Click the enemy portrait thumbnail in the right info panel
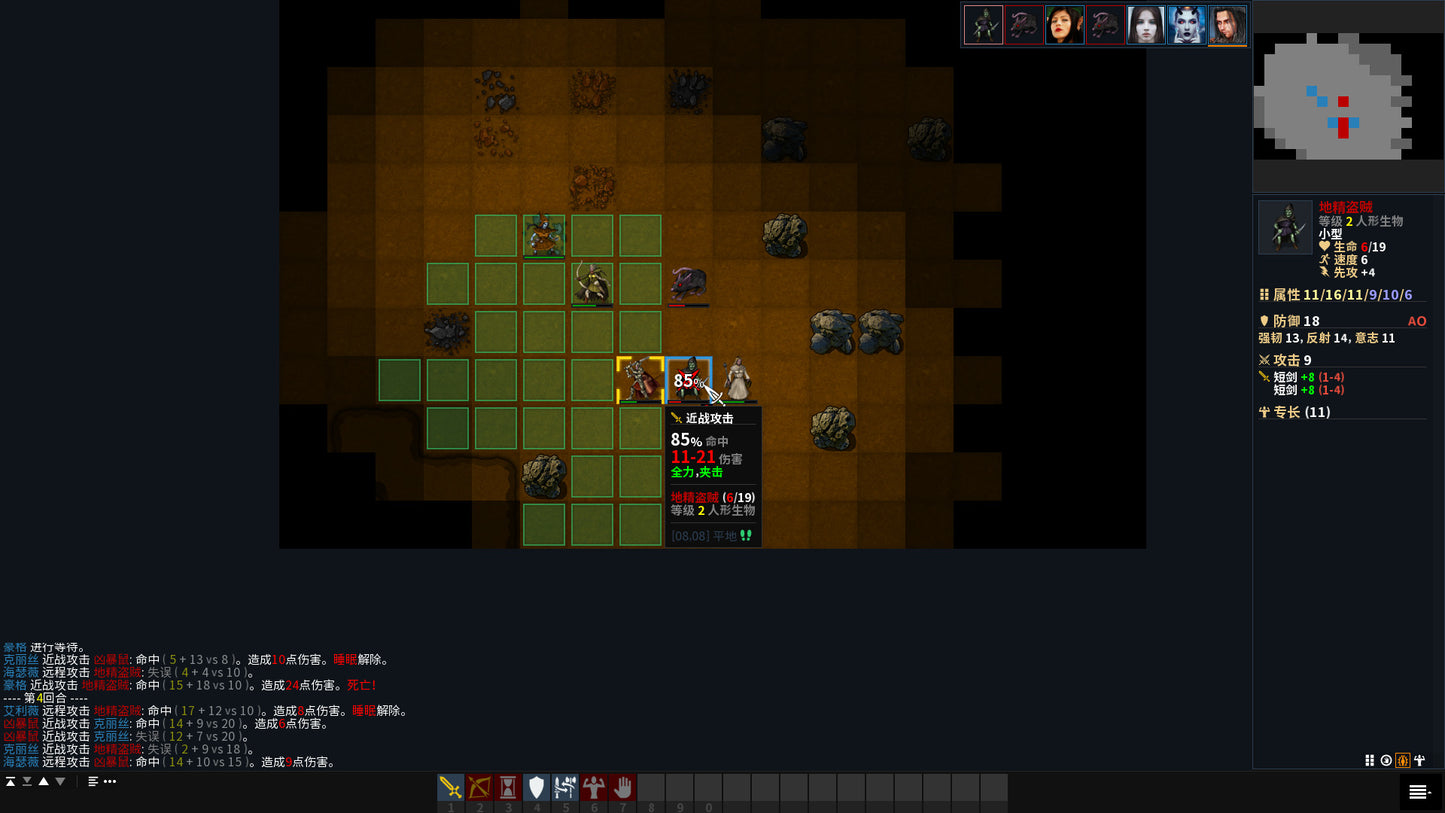 point(1285,227)
